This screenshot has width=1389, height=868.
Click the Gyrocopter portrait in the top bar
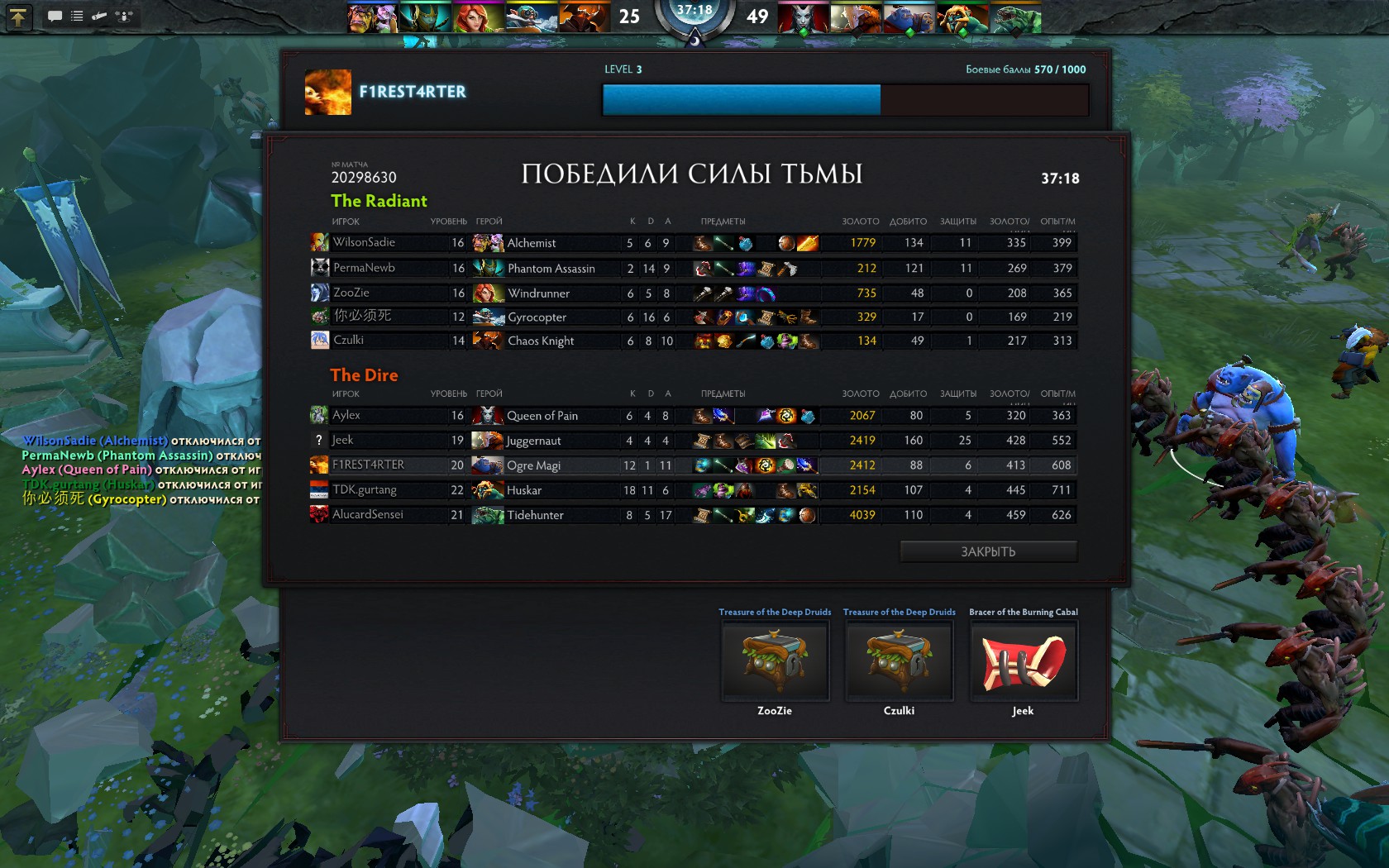coord(530,17)
